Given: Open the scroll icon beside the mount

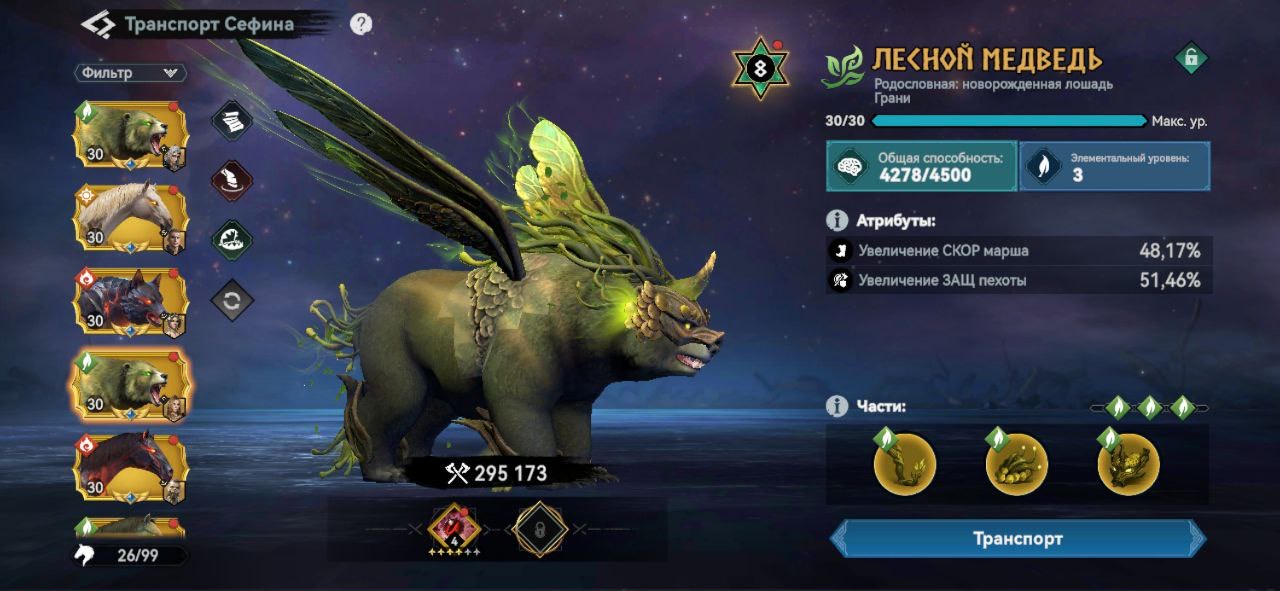Looking at the screenshot, I should (232, 121).
